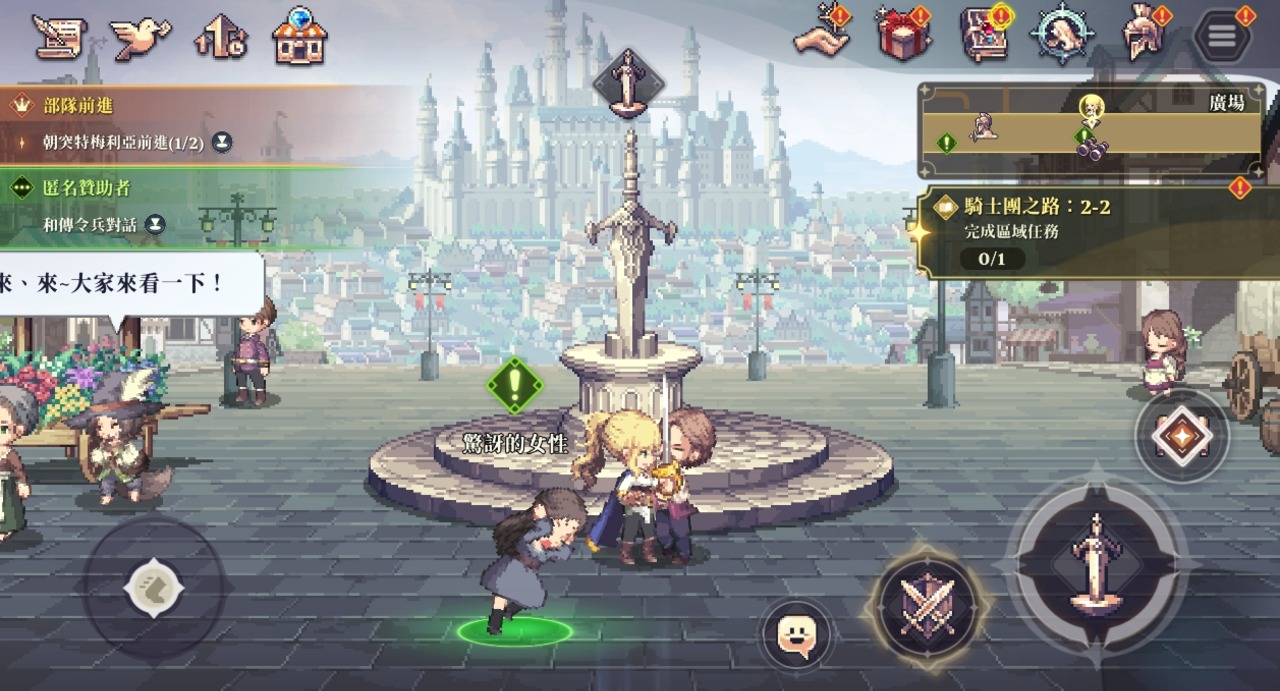The height and width of the screenshot is (691, 1280).
Task: Open the gem shop icon
Action: click(300, 38)
